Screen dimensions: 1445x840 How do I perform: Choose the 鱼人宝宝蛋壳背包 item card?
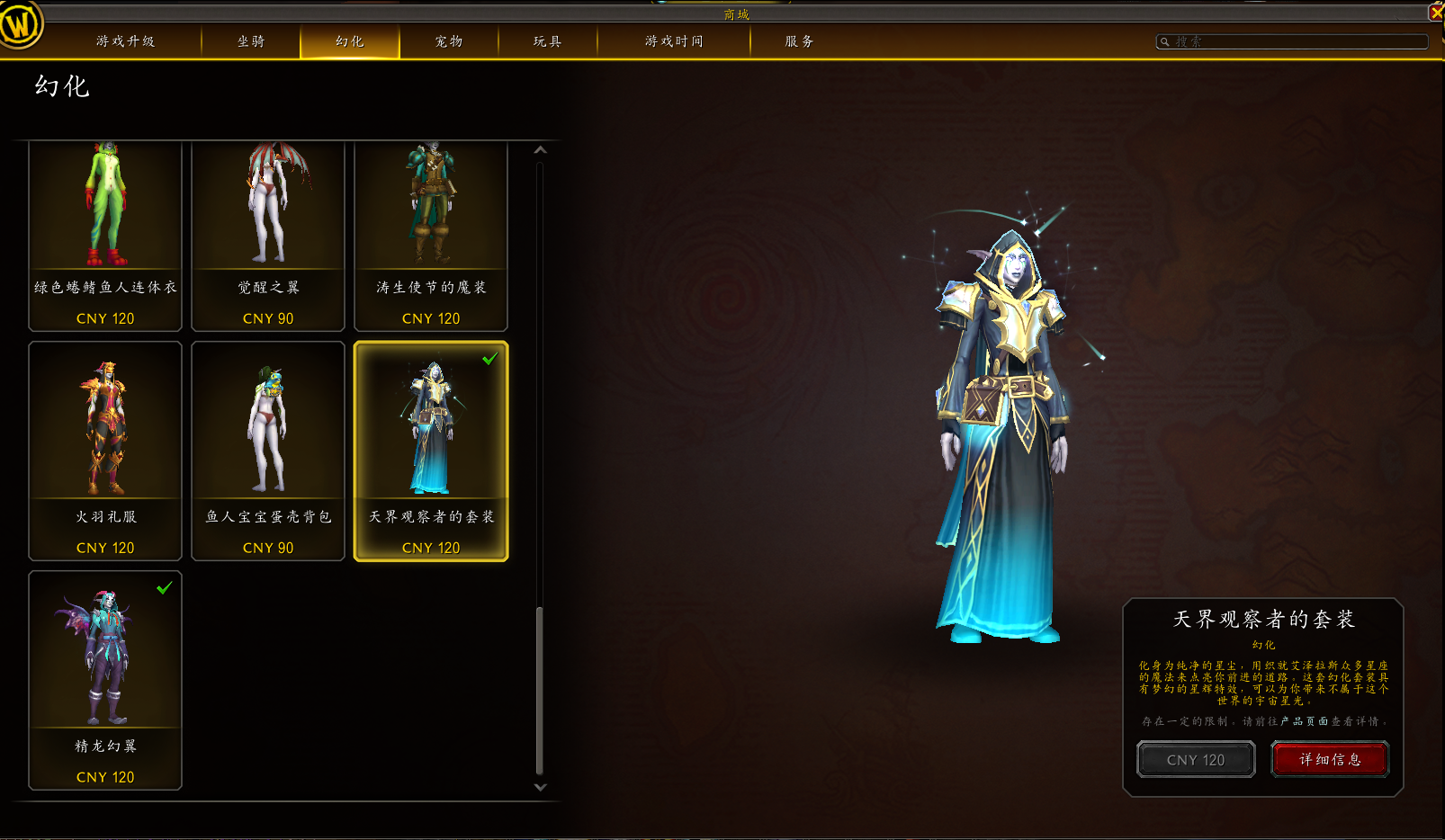[x=268, y=450]
